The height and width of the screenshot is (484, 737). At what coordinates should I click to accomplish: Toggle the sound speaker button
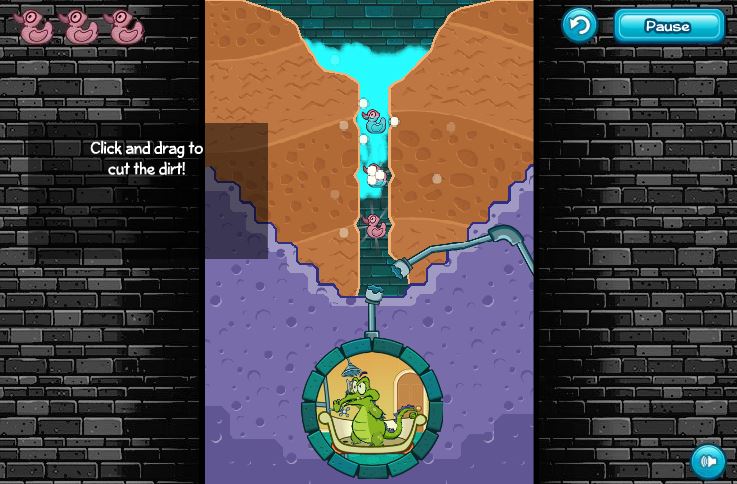(x=708, y=461)
